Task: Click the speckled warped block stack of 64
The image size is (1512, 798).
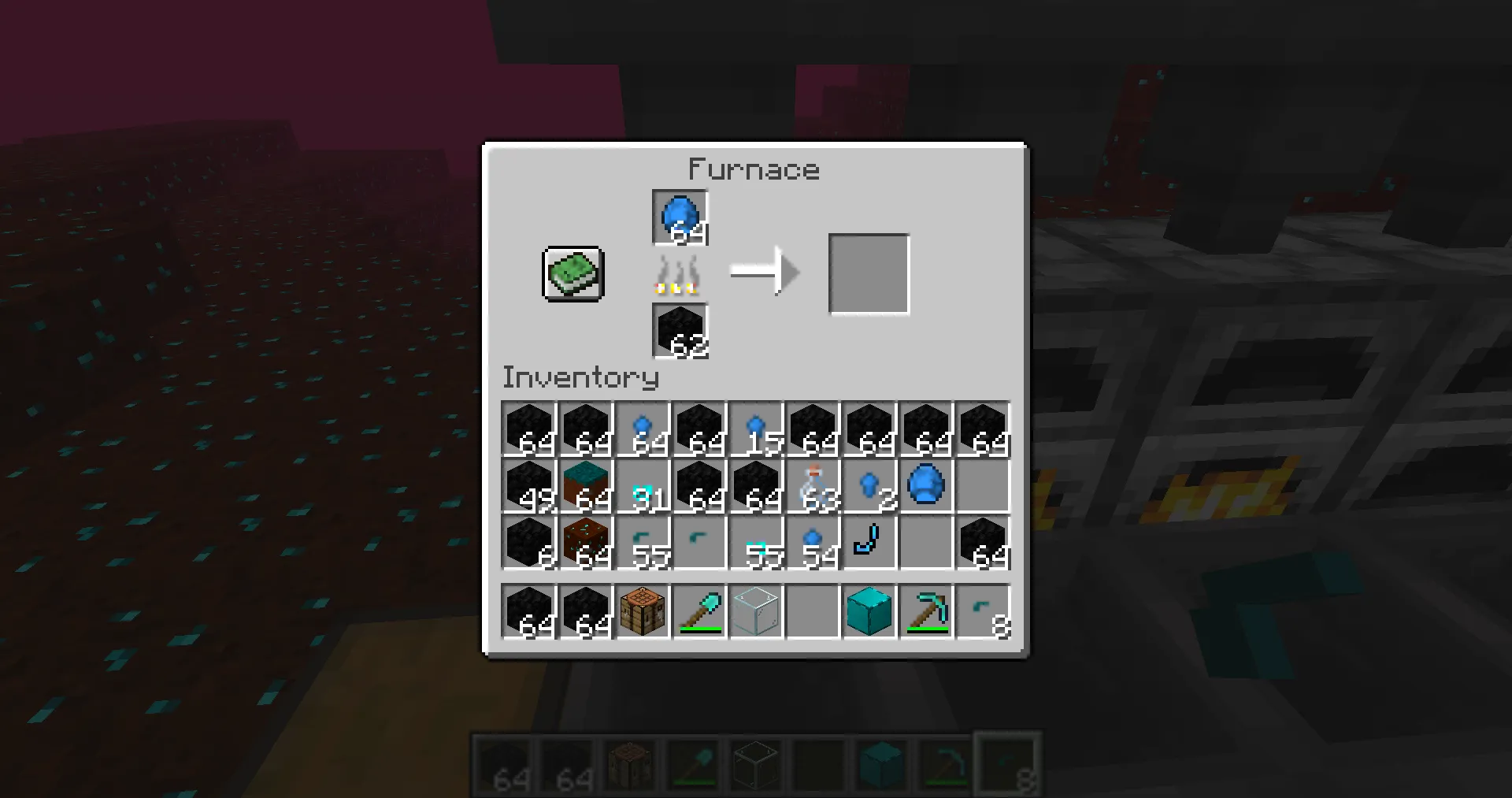Action: pyautogui.click(x=586, y=542)
